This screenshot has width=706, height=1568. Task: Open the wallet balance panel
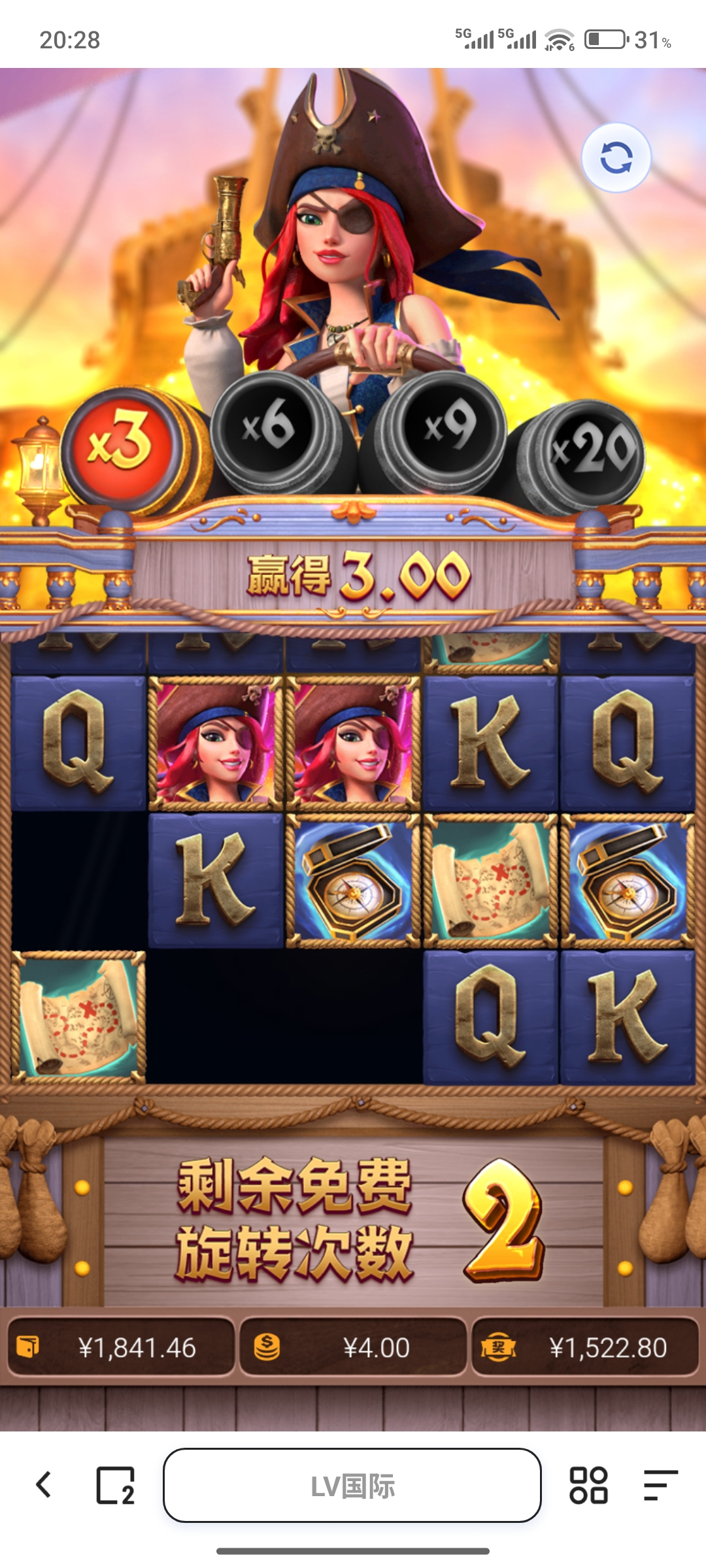(x=121, y=1347)
